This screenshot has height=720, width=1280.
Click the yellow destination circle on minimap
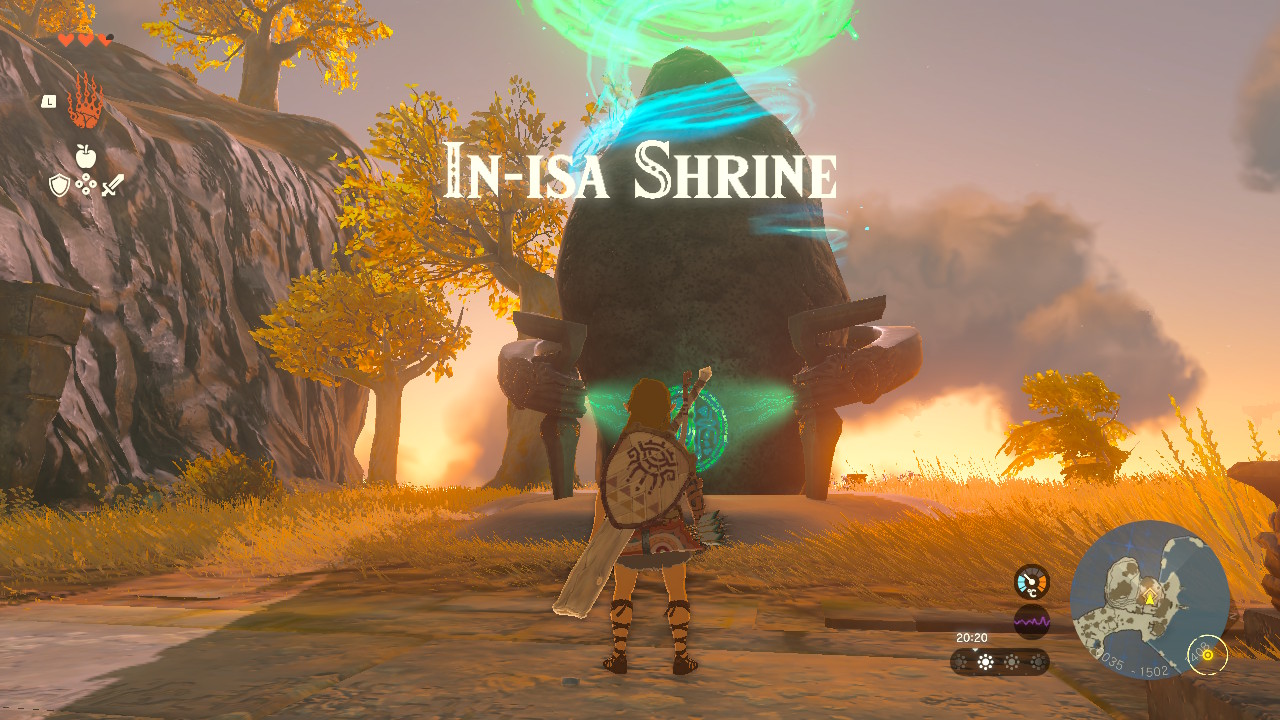tap(1208, 656)
